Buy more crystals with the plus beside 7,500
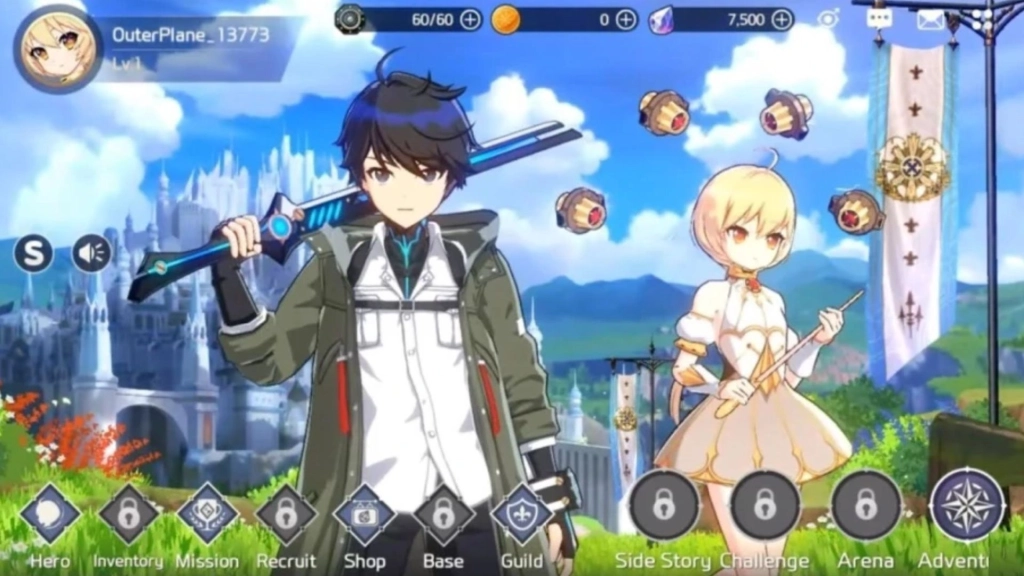 tap(782, 19)
